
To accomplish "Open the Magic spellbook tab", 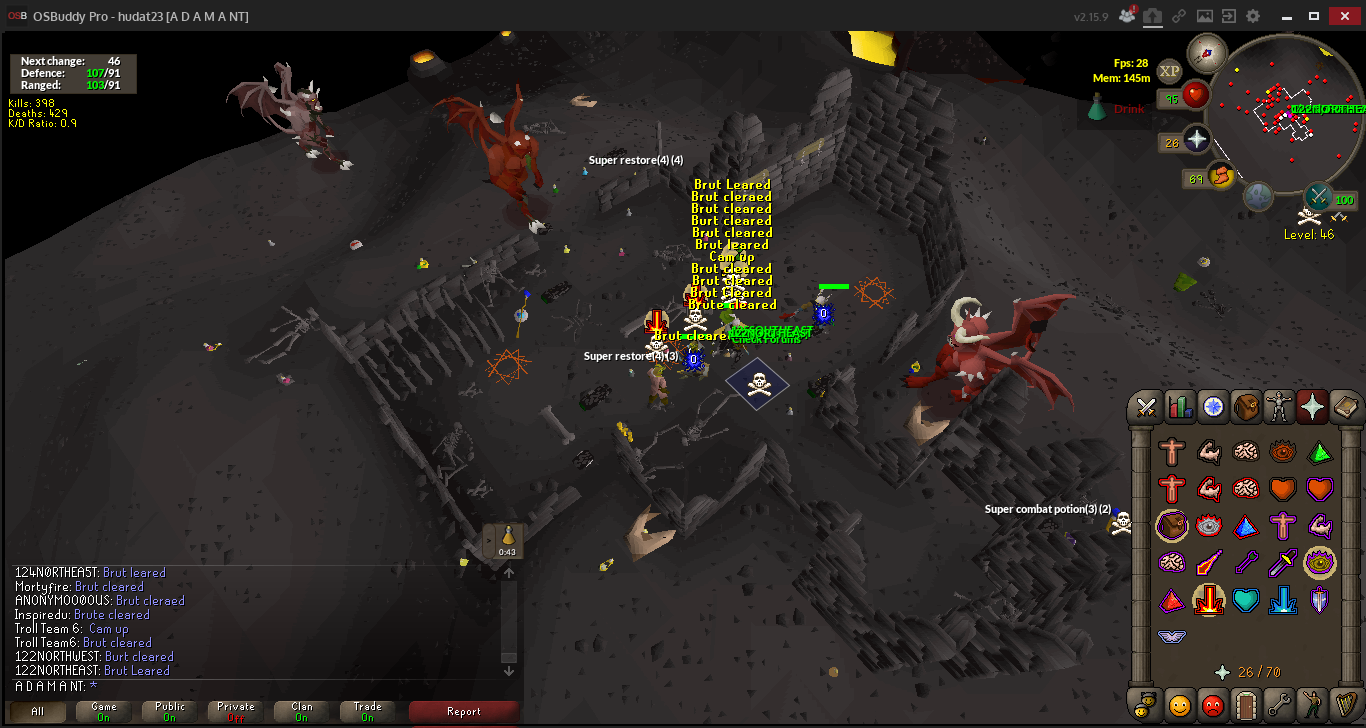I will tap(1345, 407).
